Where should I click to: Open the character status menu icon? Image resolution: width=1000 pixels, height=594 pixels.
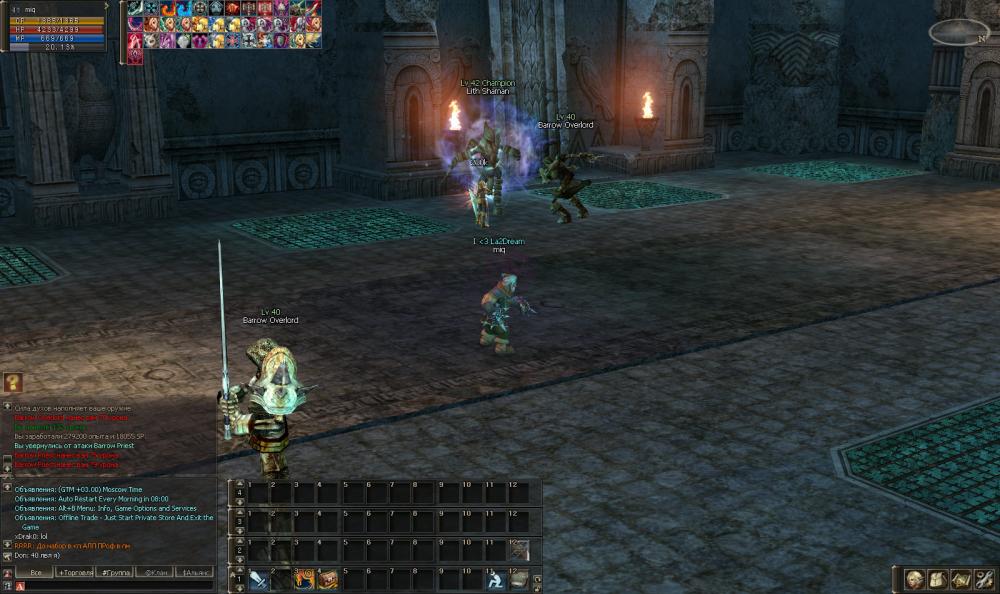(913, 579)
